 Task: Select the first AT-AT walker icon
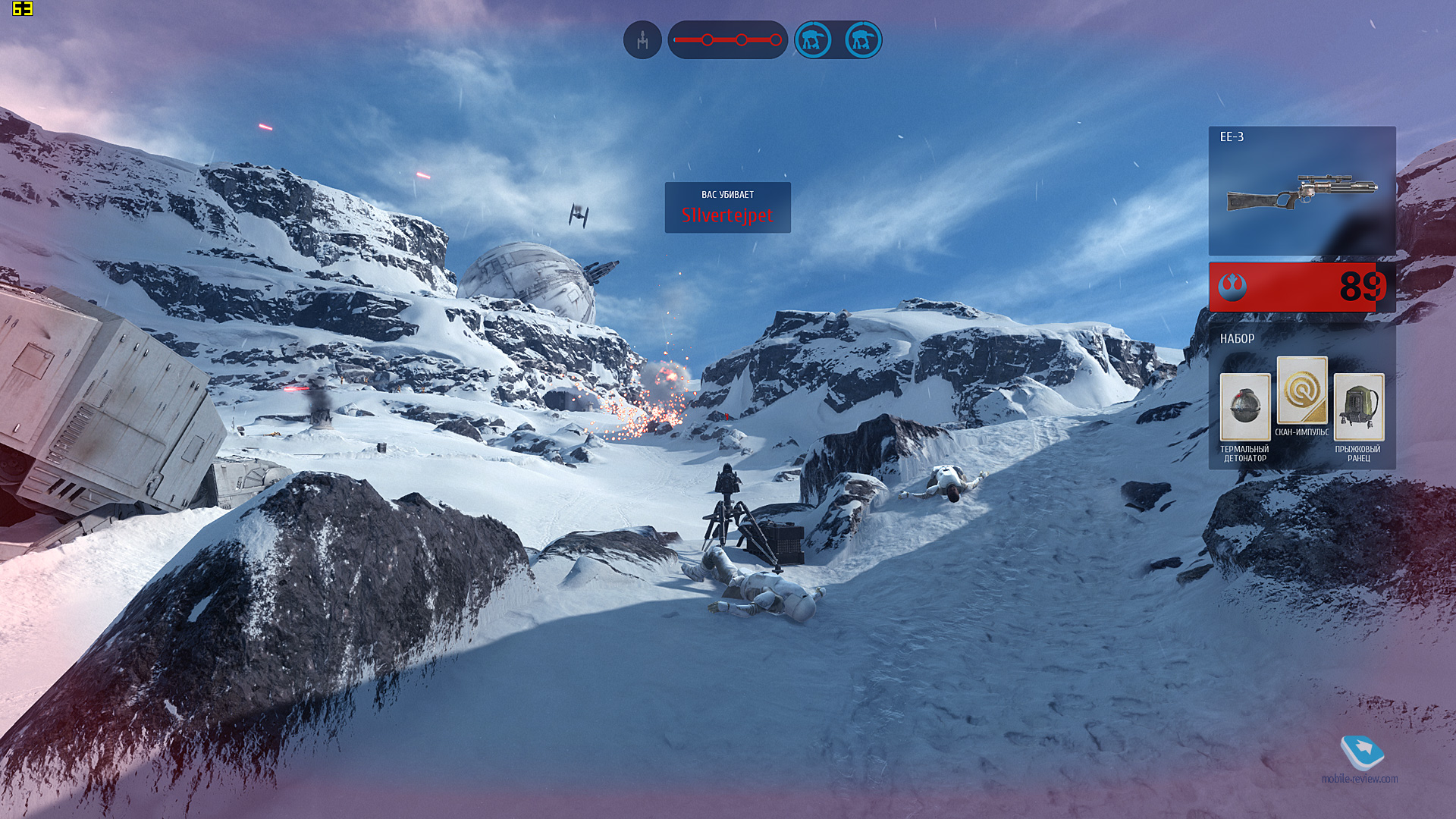click(813, 39)
